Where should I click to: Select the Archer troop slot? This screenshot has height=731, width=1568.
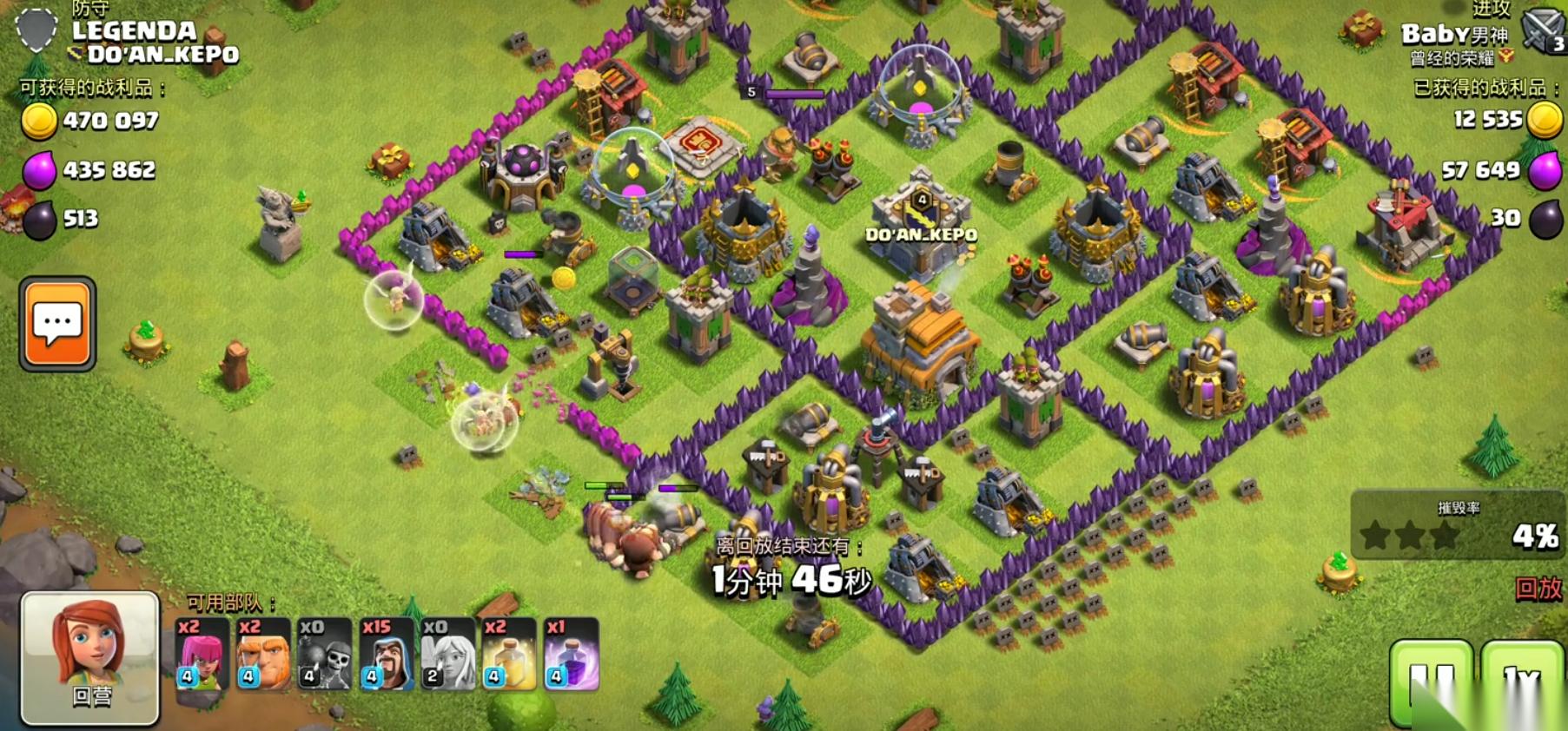point(202,655)
